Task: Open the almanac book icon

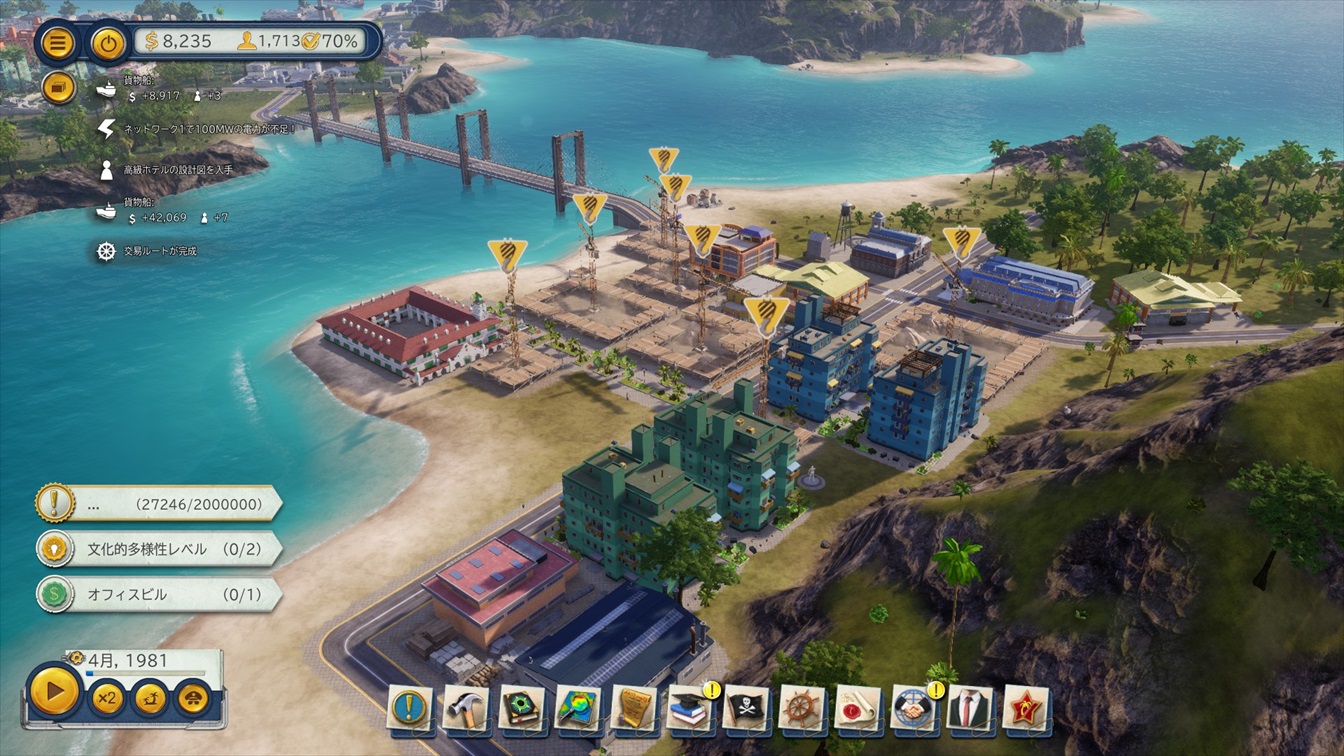Action: 522,707
